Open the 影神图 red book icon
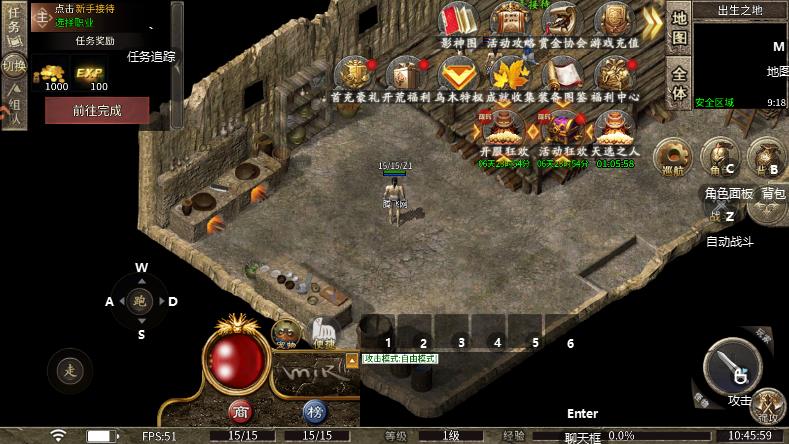789x444 pixels. click(x=458, y=22)
